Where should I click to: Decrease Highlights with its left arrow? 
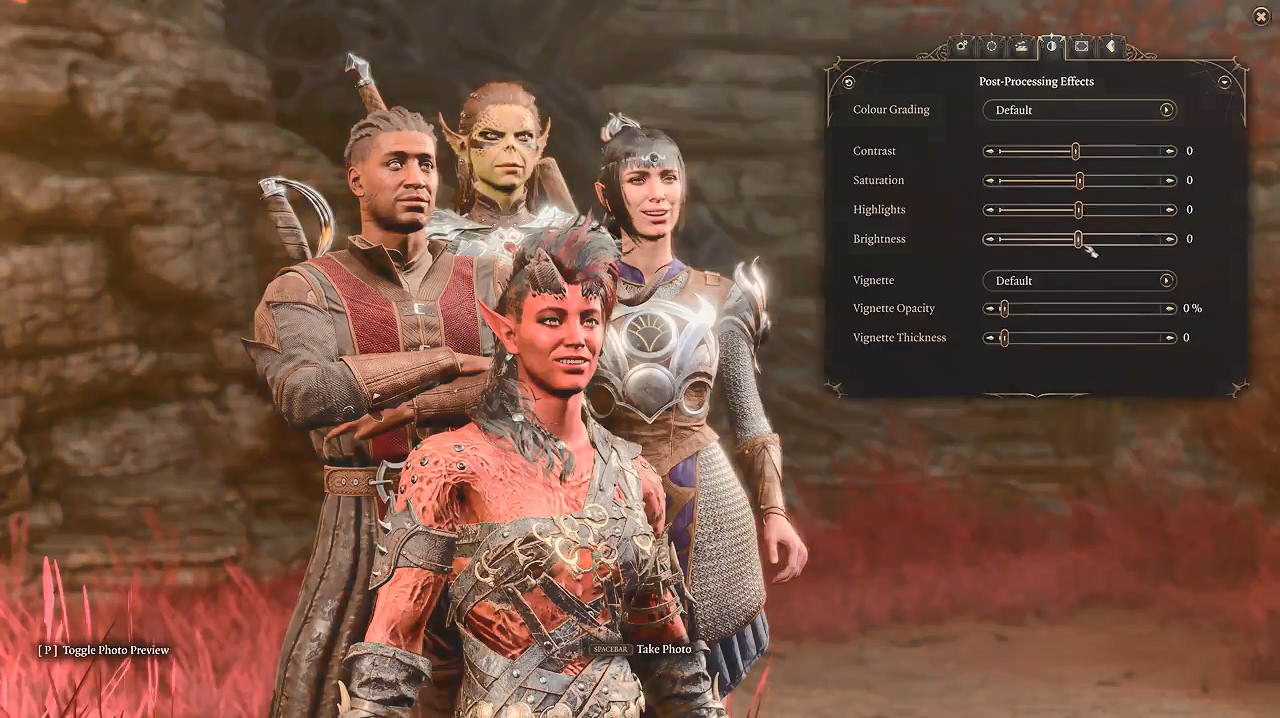pos(990,210)
